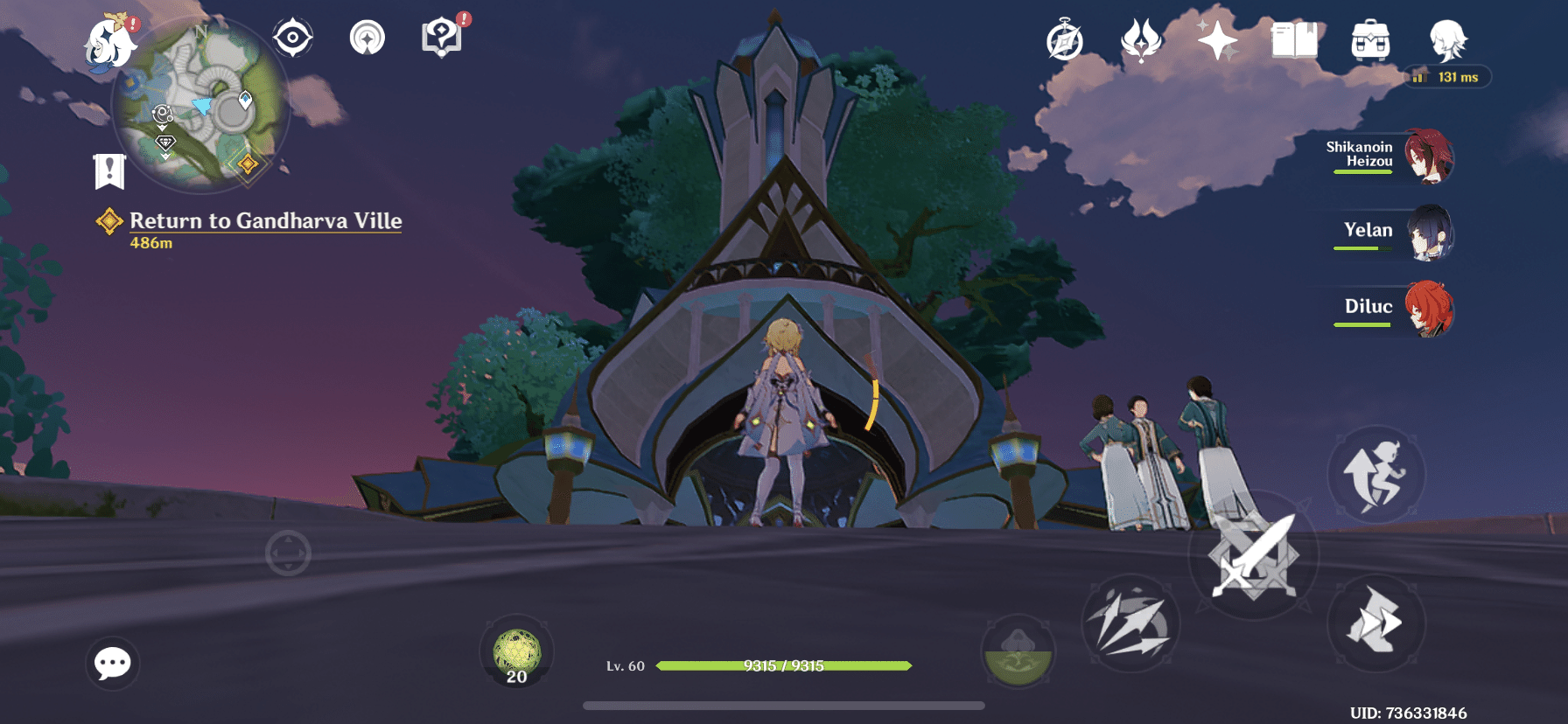Open the Battle Pass wings icon

tap(1139, 40)
